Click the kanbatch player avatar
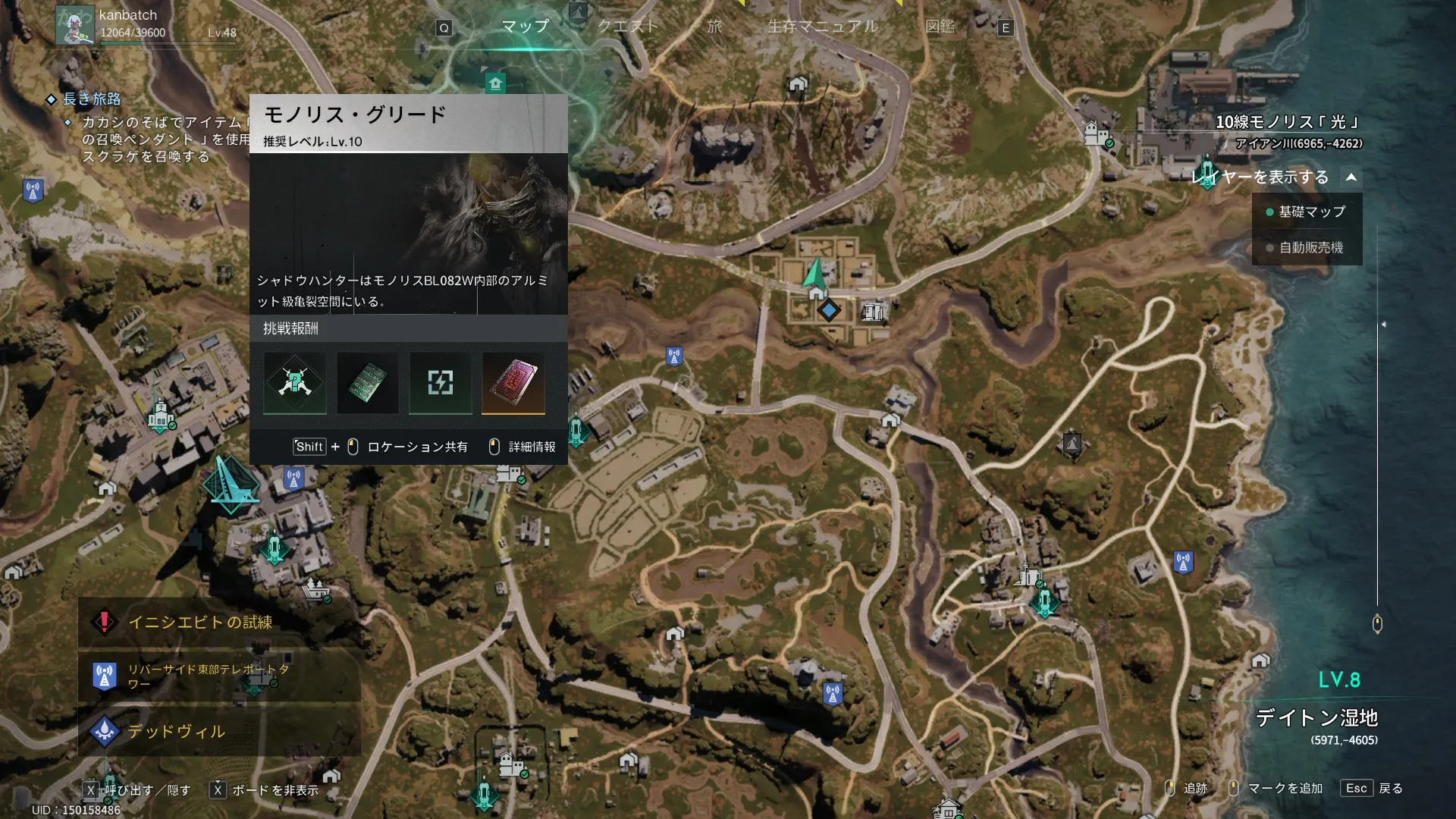 pos(75,25)
